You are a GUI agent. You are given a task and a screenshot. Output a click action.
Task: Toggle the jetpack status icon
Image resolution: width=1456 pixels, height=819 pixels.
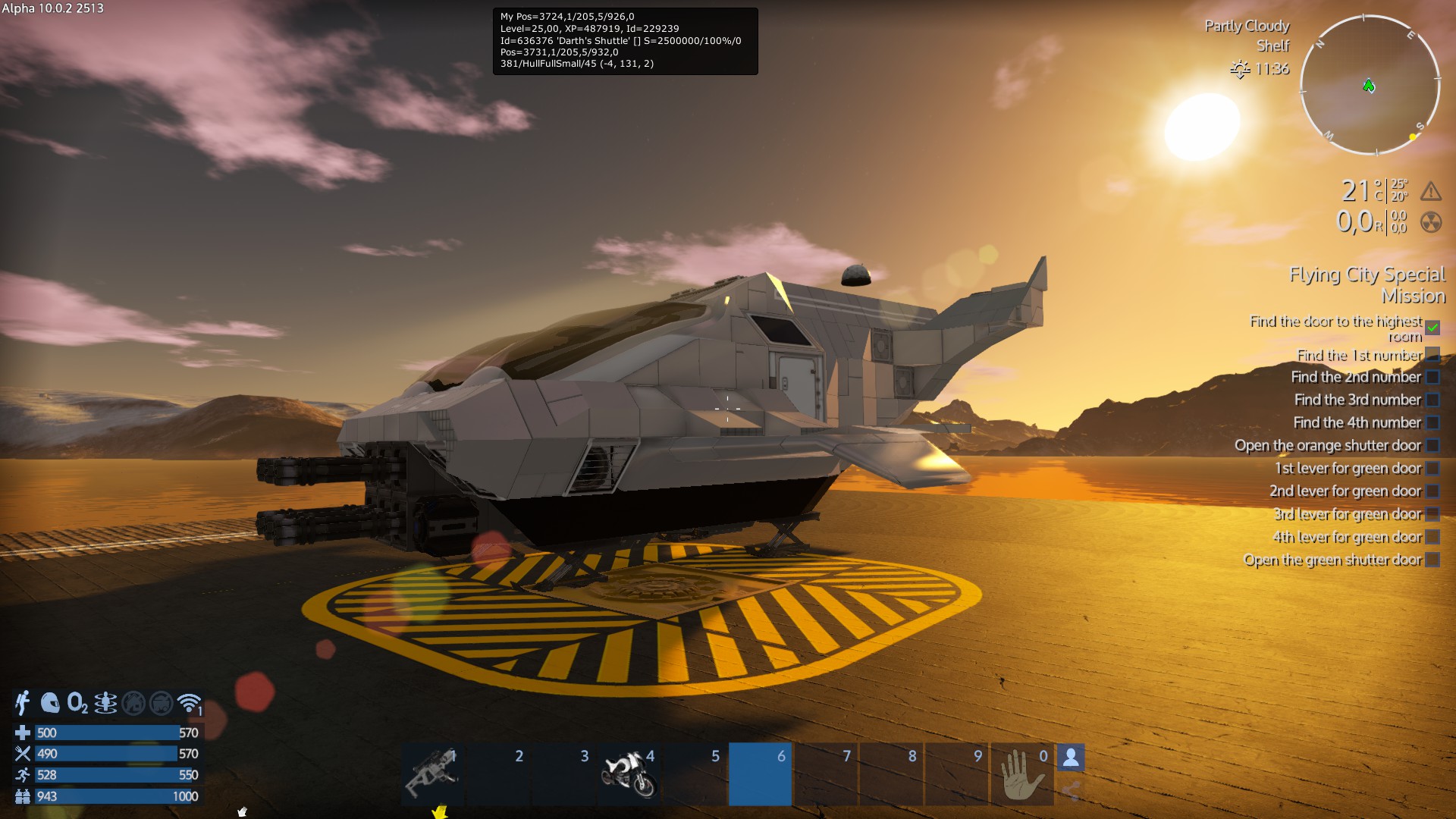22,703
